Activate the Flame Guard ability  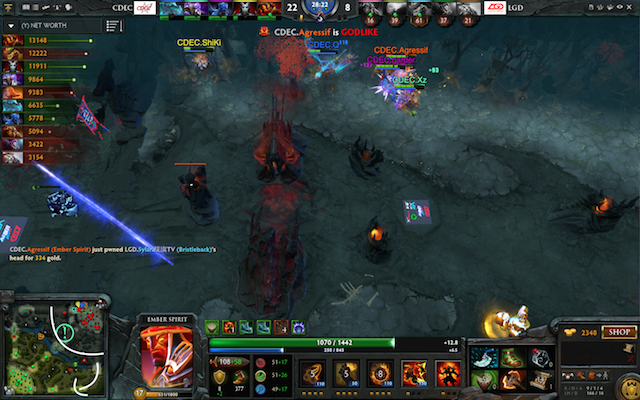point(380,373)
